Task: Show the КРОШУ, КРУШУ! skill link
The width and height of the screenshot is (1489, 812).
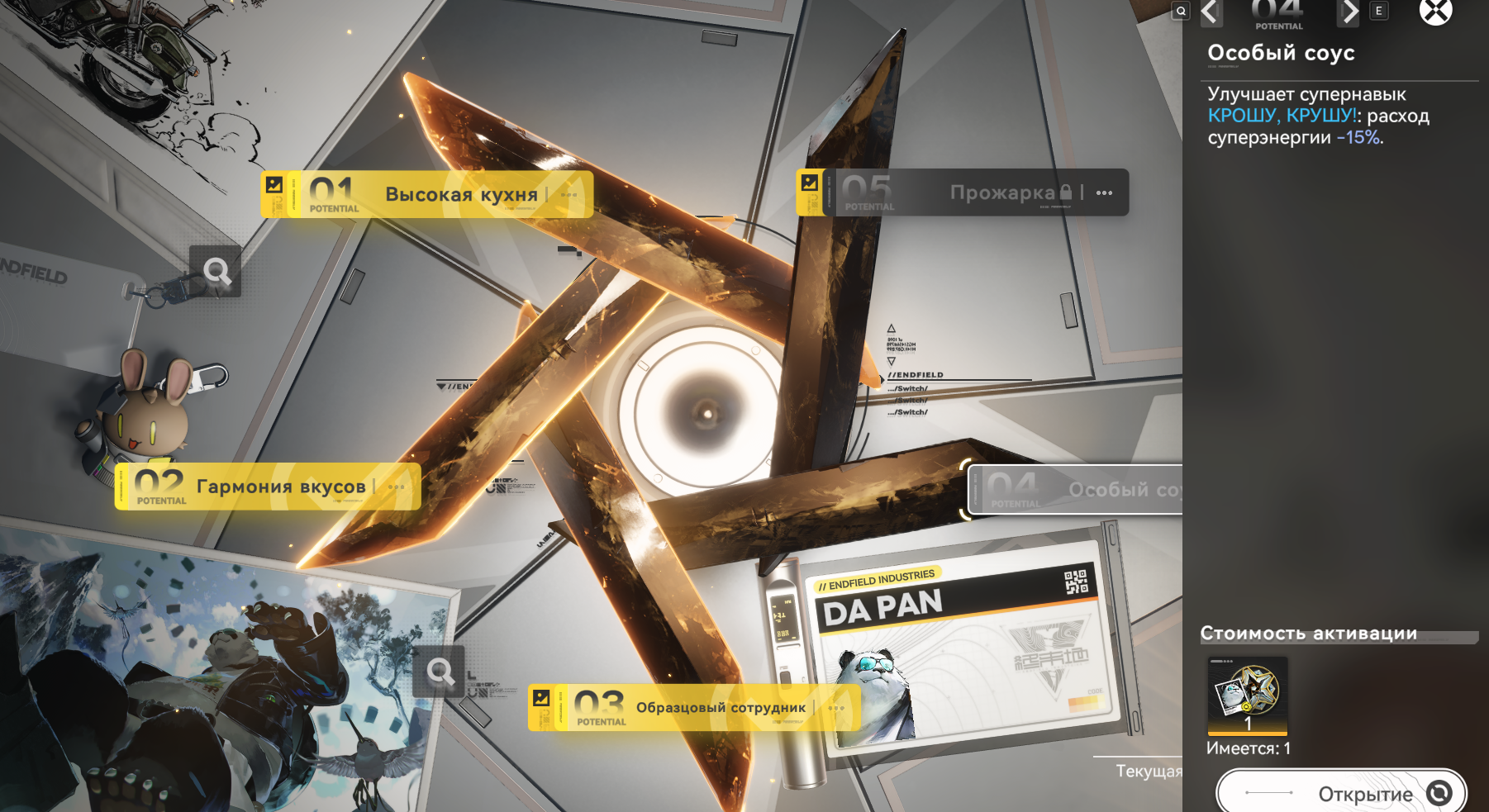Action: pos(1282,116)
